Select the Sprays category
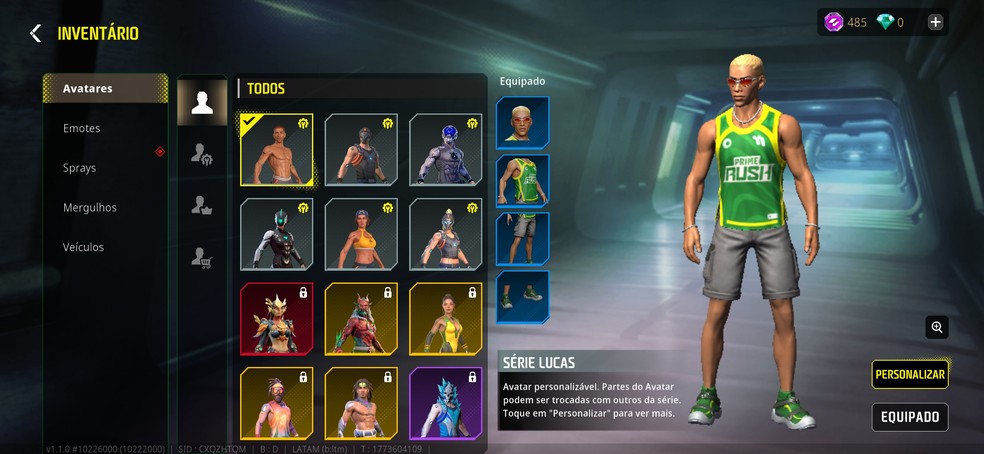 click(80, 168)
